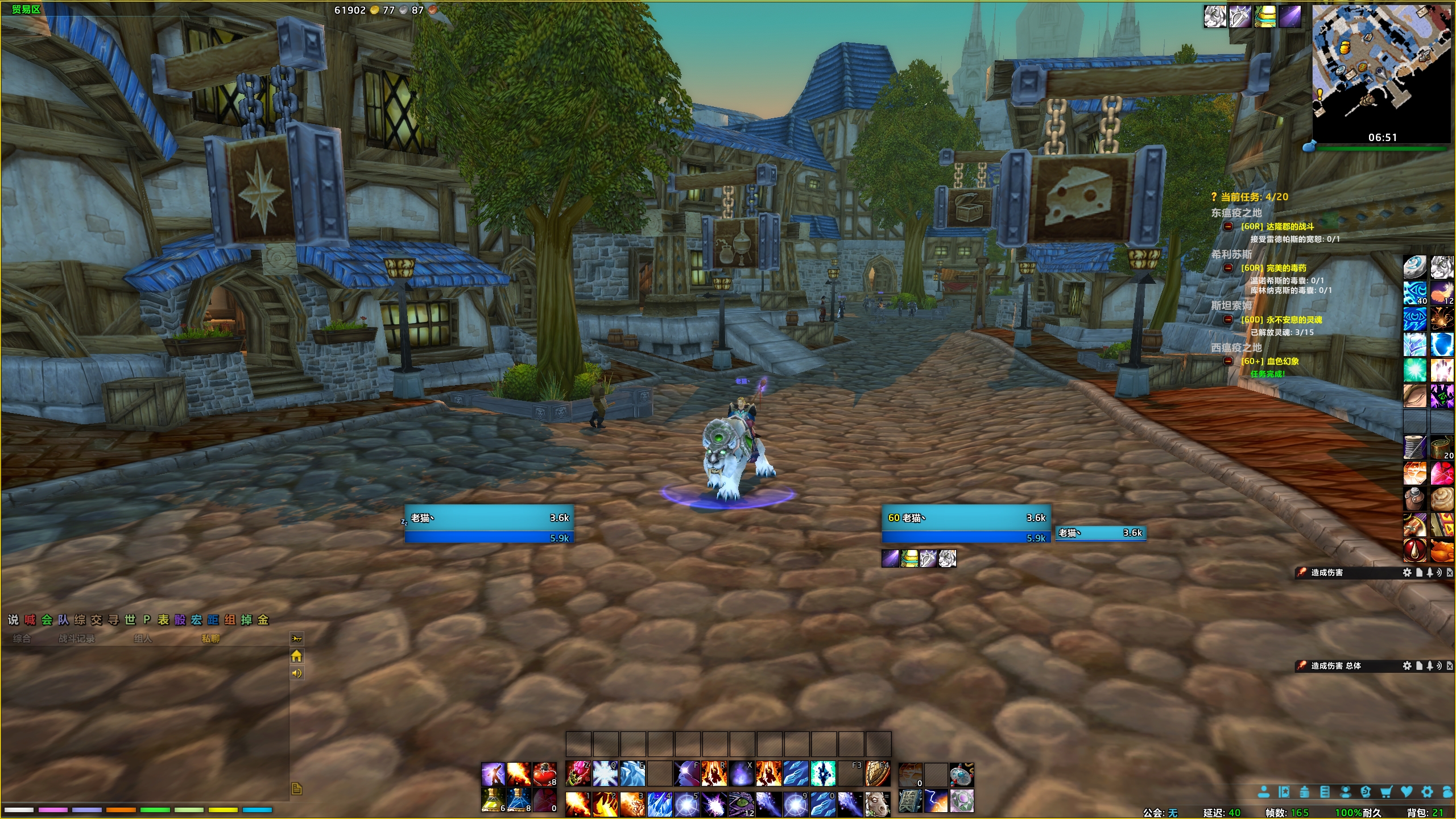Select the 达隆郡的战斗 quest in the tracker
1456x819 pixels.
point(1277,226)
